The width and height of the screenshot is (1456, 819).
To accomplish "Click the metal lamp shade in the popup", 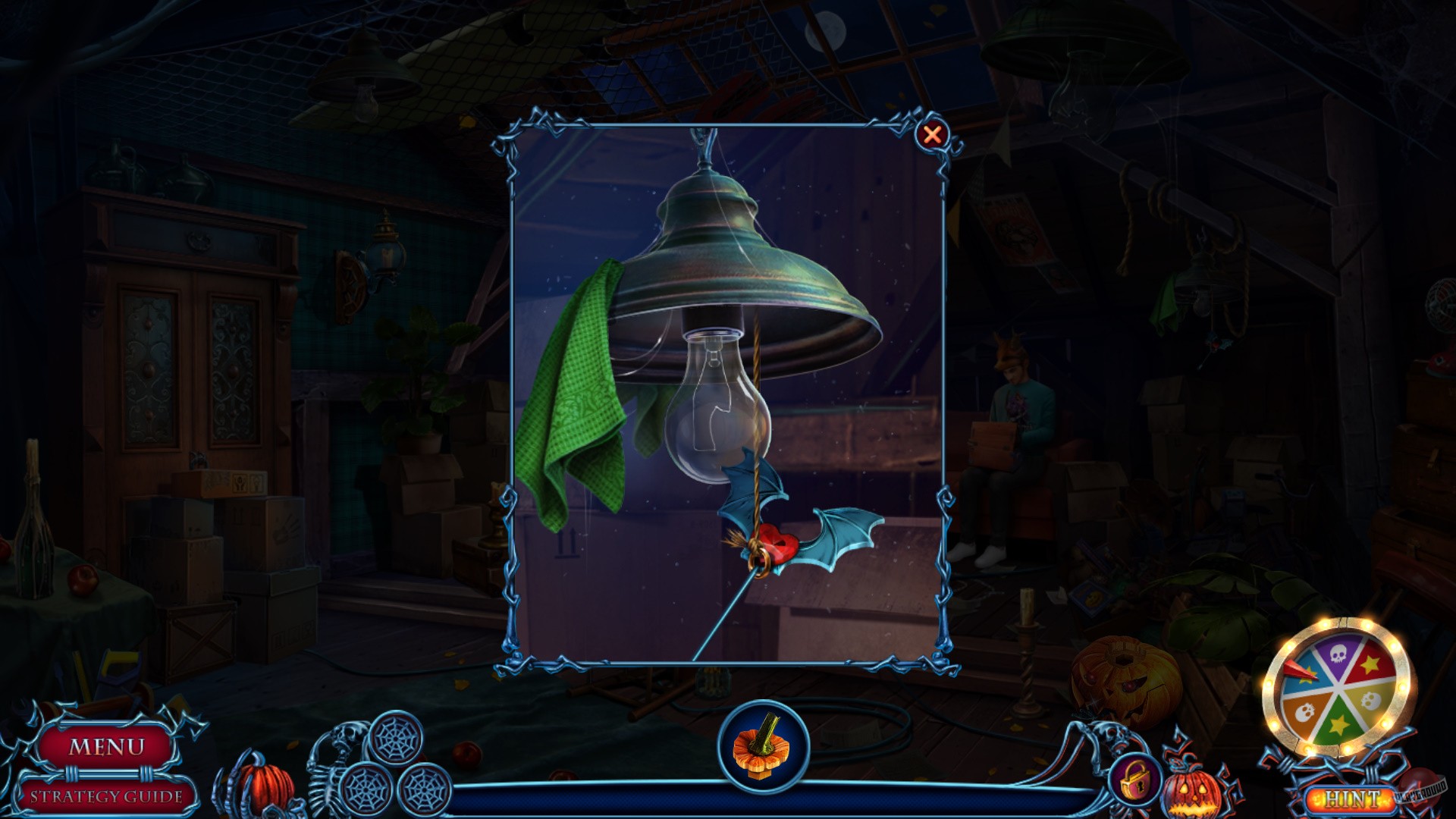I will pos(732,250).
